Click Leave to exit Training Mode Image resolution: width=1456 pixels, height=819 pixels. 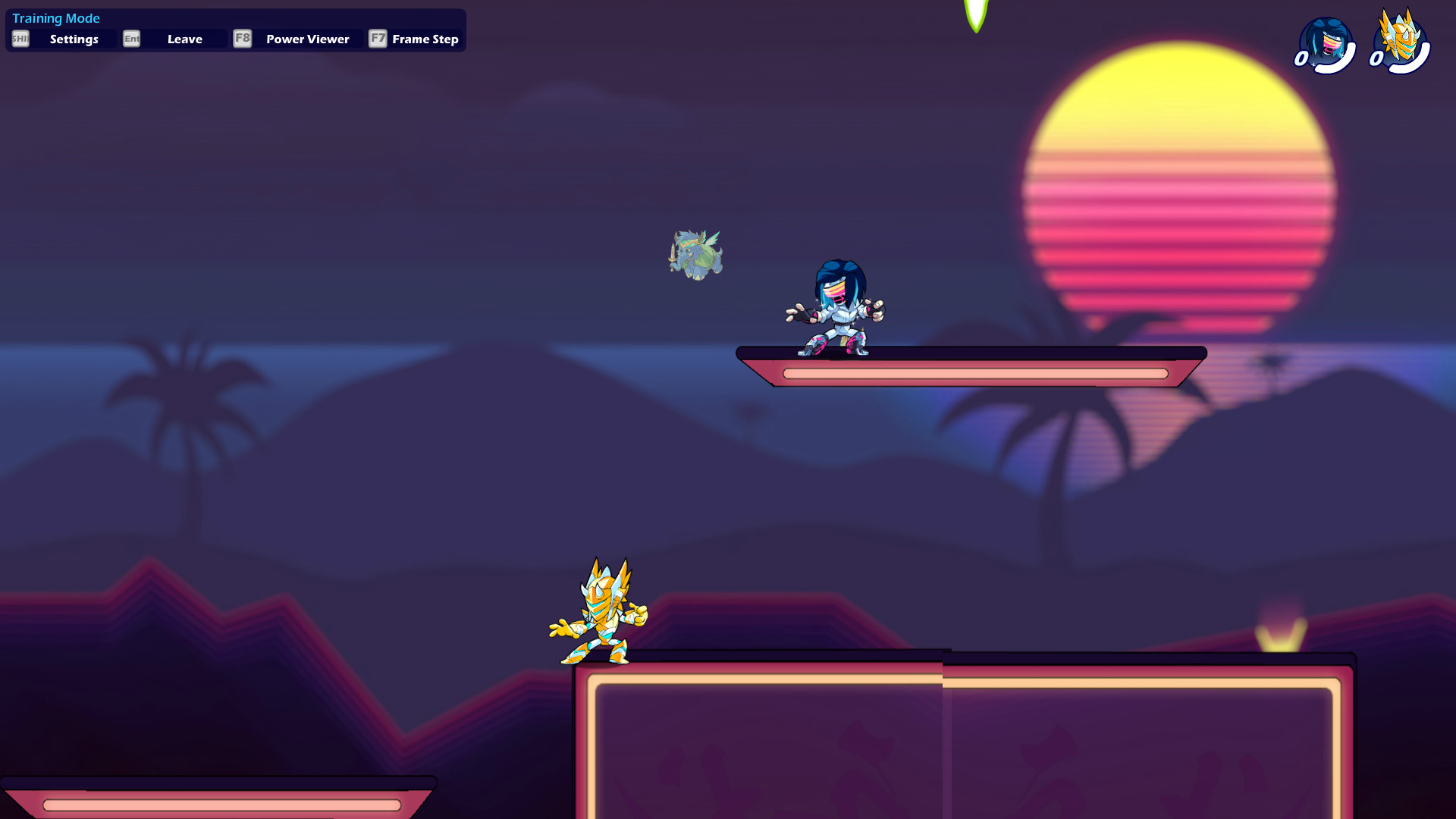click(184, 39)
